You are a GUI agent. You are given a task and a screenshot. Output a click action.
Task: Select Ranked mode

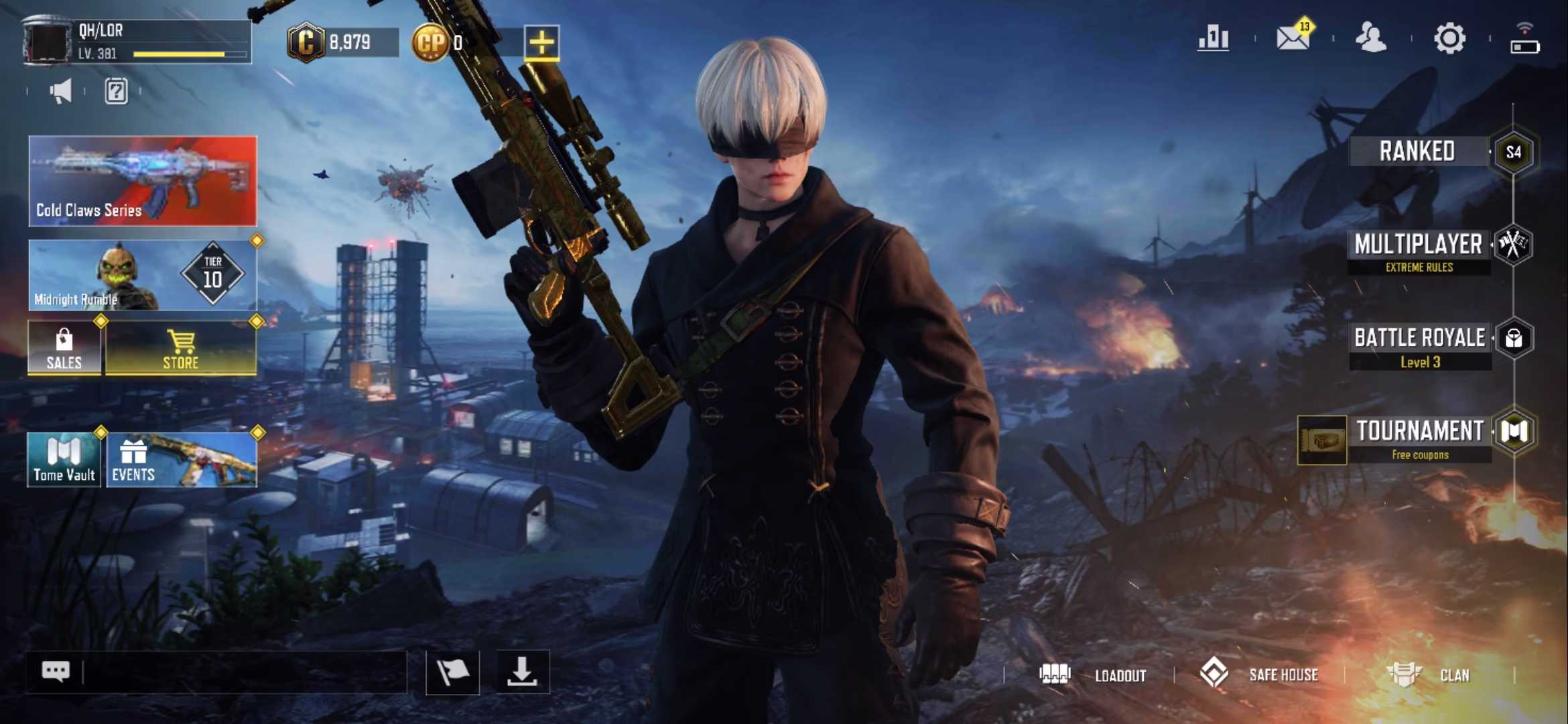[1418, 152]
